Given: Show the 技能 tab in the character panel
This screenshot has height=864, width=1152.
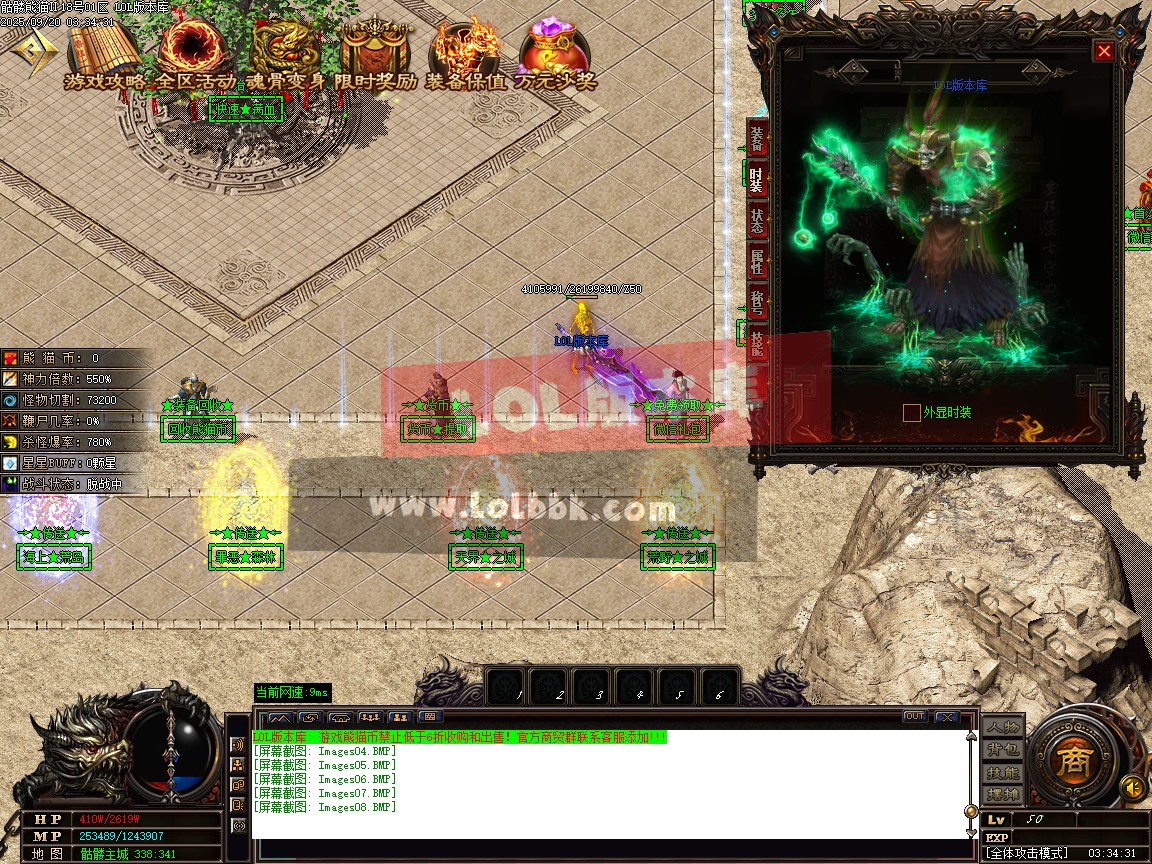Looking at the screenshot, I should tap(757, 342).
